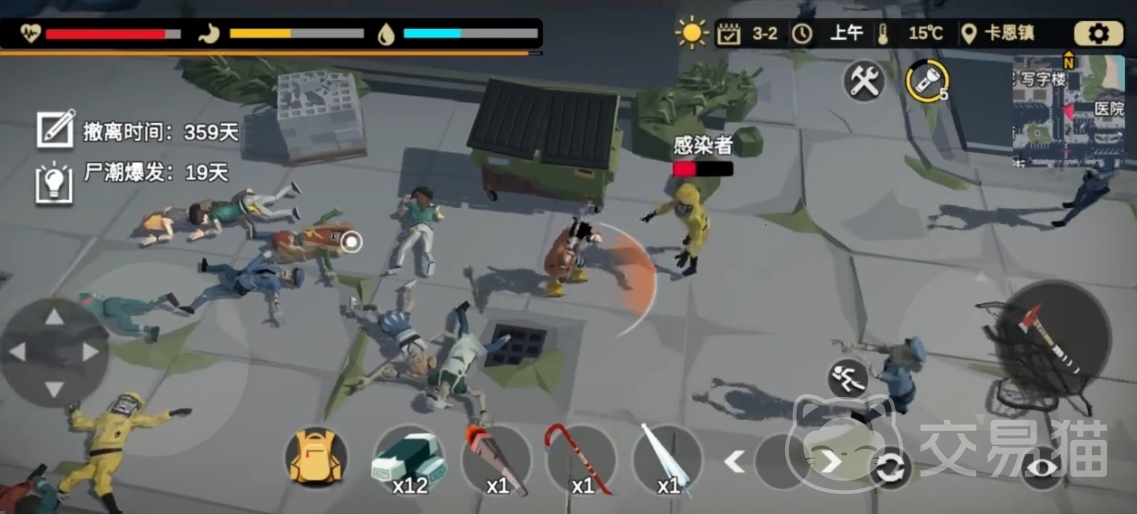Select the bandage slot with x12
Viewport: 1137px width, 514px height.
pyautogui.click(x=408, y=460)
